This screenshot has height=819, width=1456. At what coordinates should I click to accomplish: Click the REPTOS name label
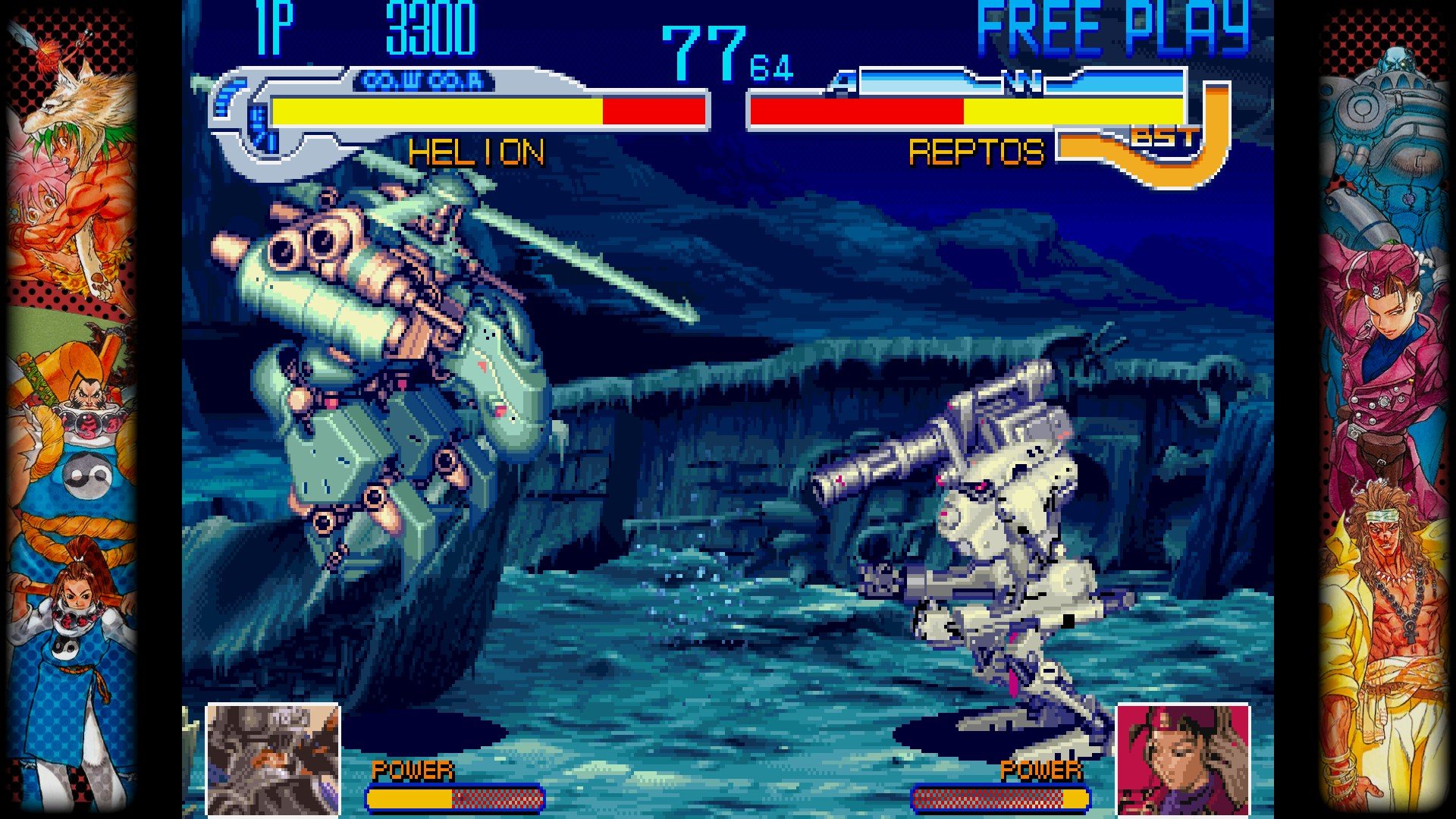point(977,153)
